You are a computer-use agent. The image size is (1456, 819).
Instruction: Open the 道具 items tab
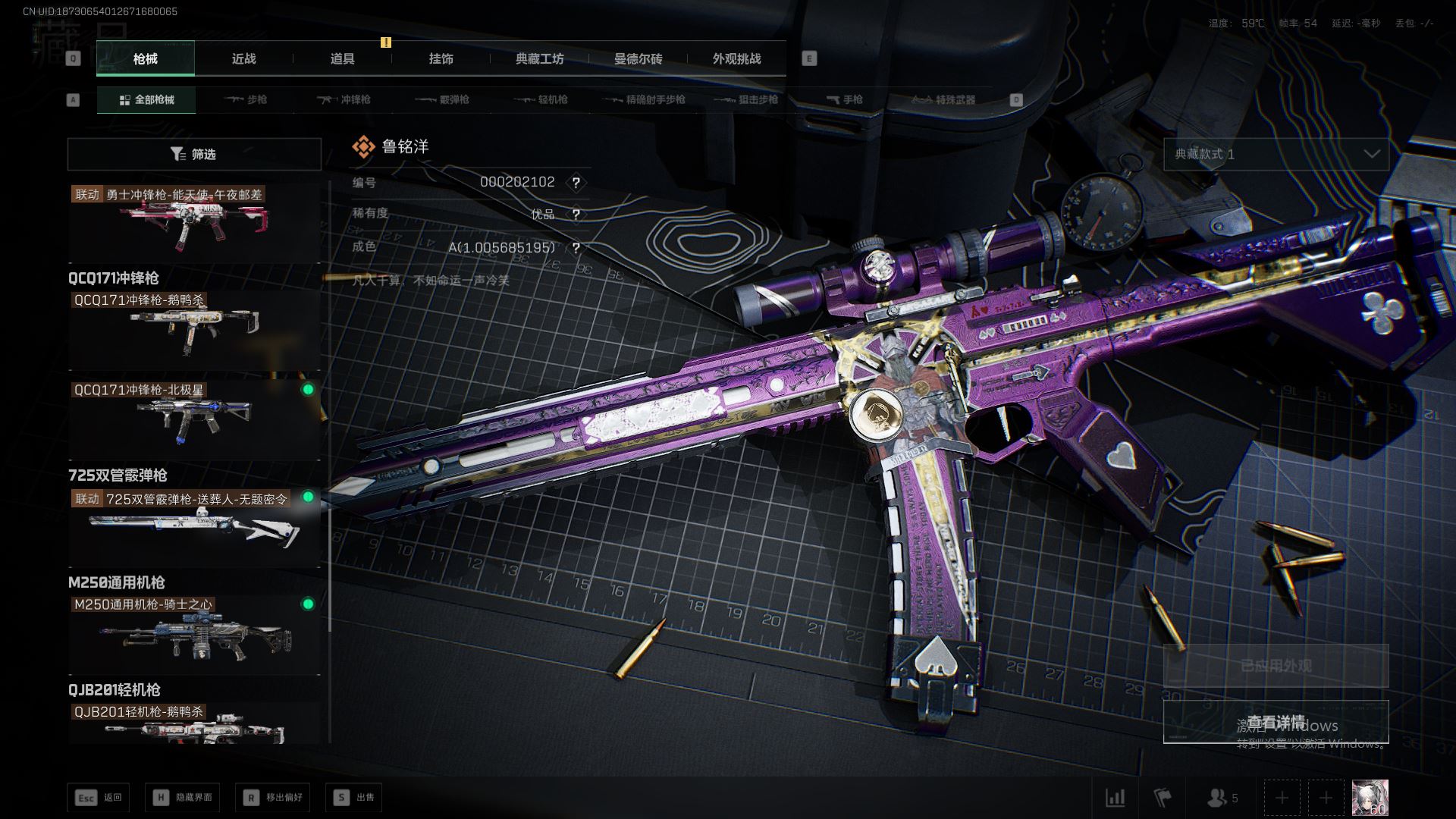342,59
